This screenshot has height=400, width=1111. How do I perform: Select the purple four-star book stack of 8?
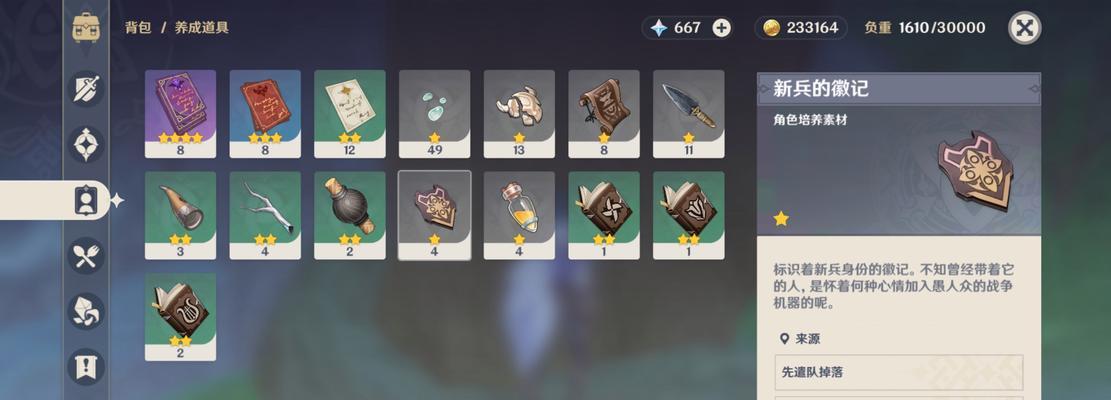pos(180,108)
